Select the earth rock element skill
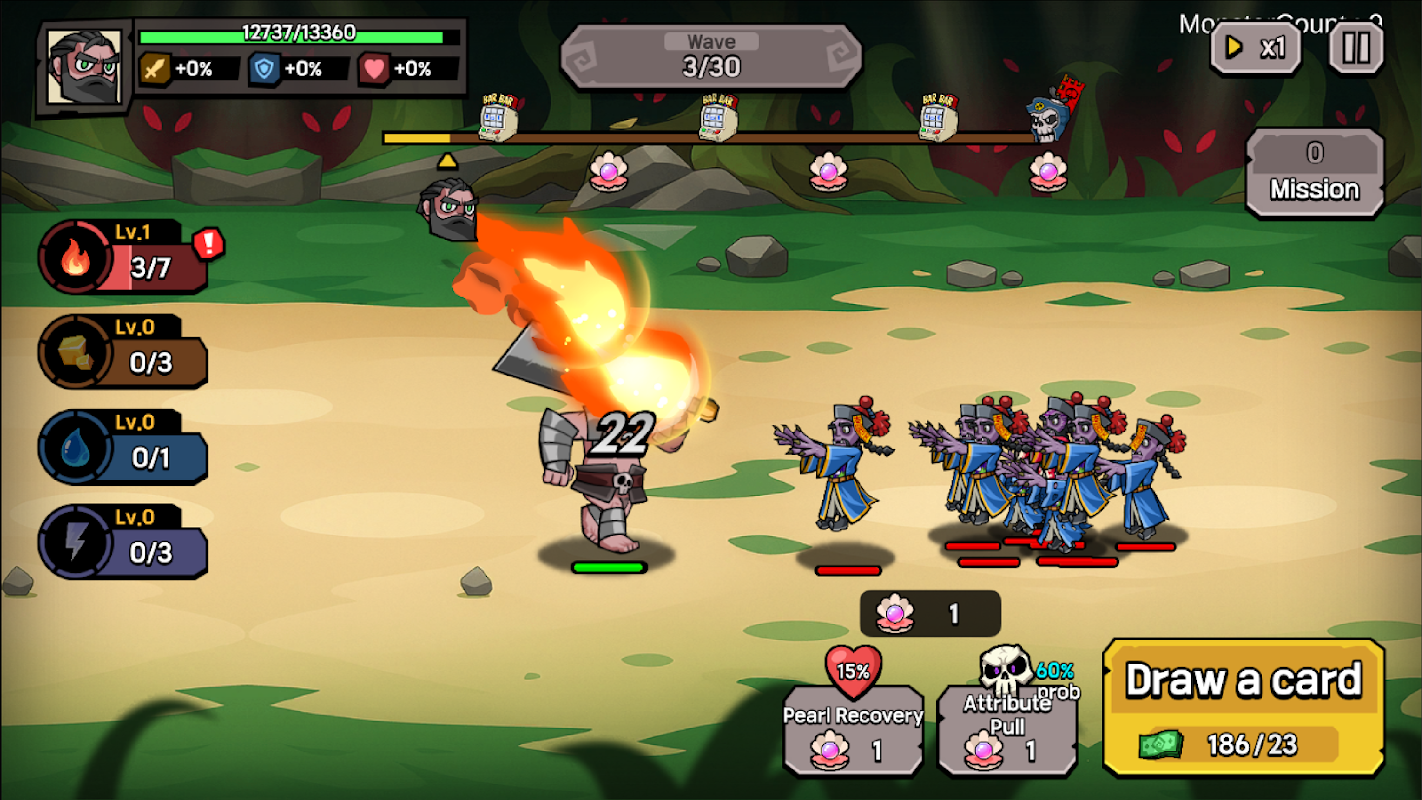Image resolution: width=1422 pixels, height=800 pixels. (x=123, y=352)
